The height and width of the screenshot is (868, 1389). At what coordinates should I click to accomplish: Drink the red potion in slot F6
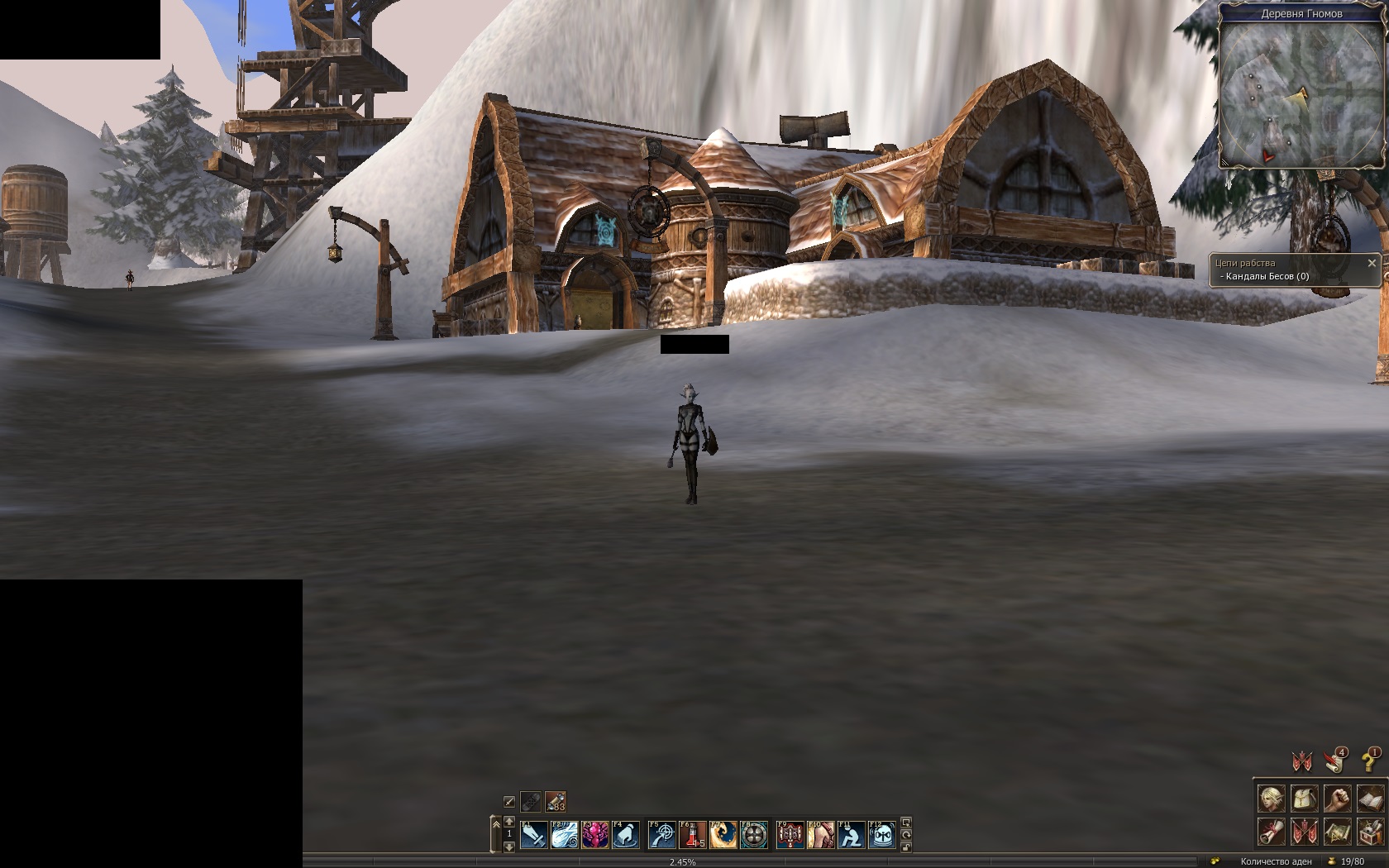coord(692,835)
